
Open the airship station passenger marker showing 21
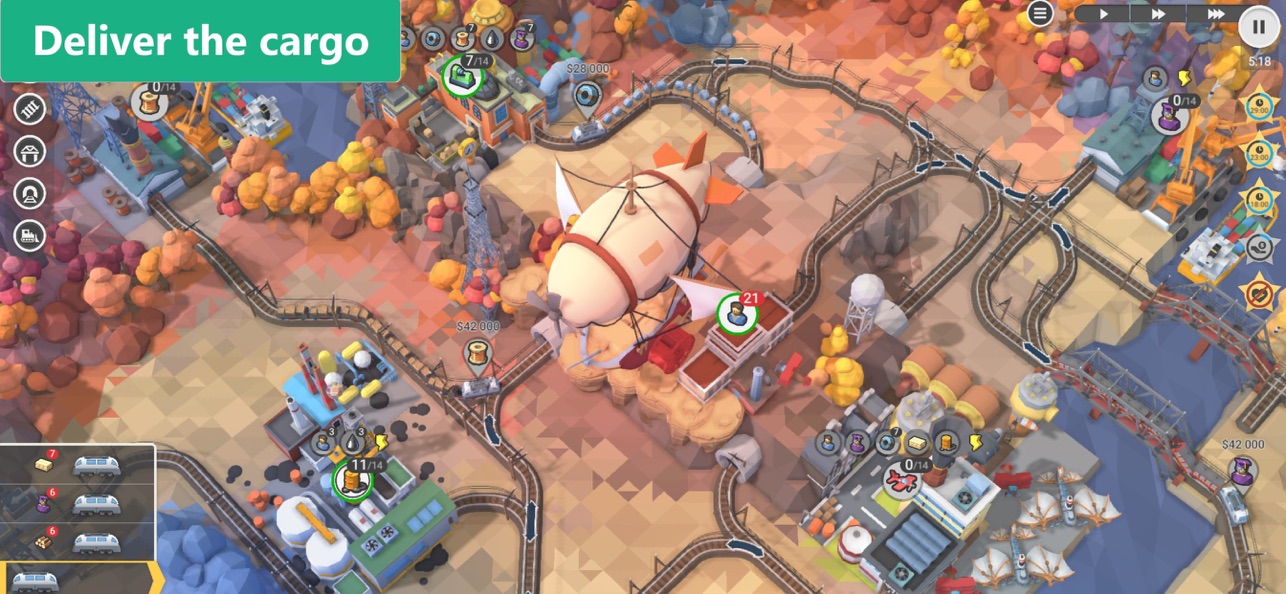click(x=738, y=314)
